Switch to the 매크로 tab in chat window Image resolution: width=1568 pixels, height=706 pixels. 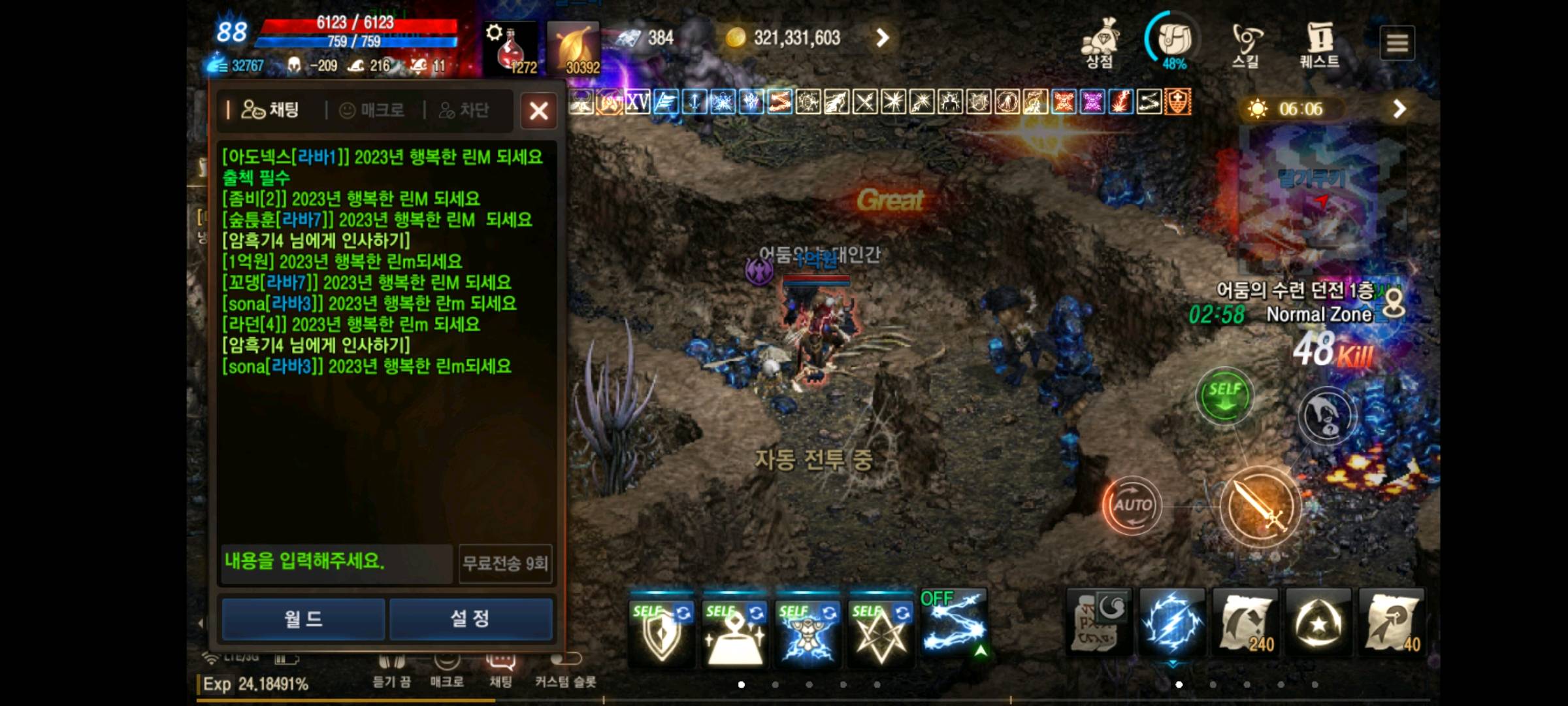[372, 110]
